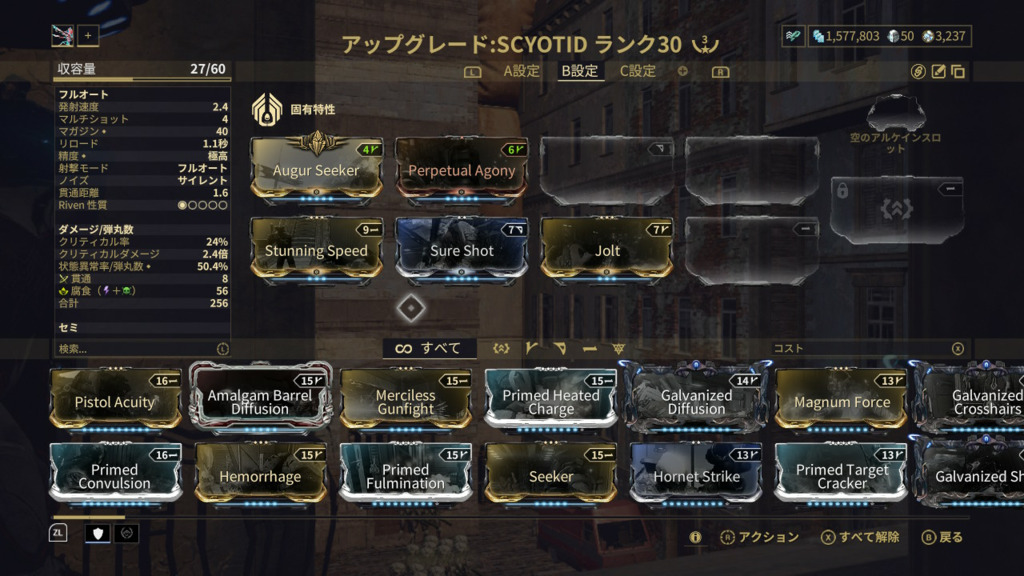Choose the Magnum Force mod card

coord(841,400)
